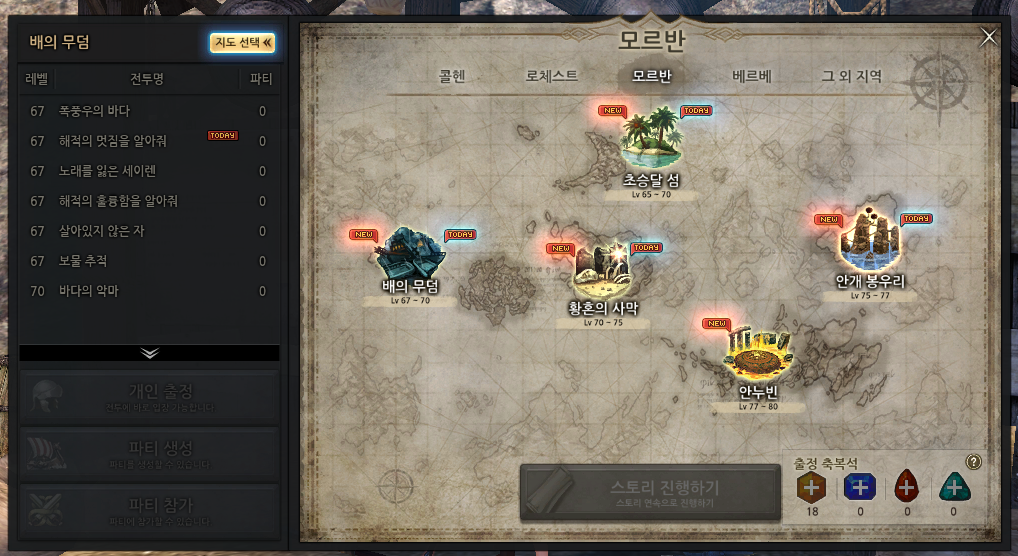Image resolution: width=1018 pixels, height=556 pixels.
Task: Open the 황혼의 사막 desert location
Action: [x=602, y=271]
